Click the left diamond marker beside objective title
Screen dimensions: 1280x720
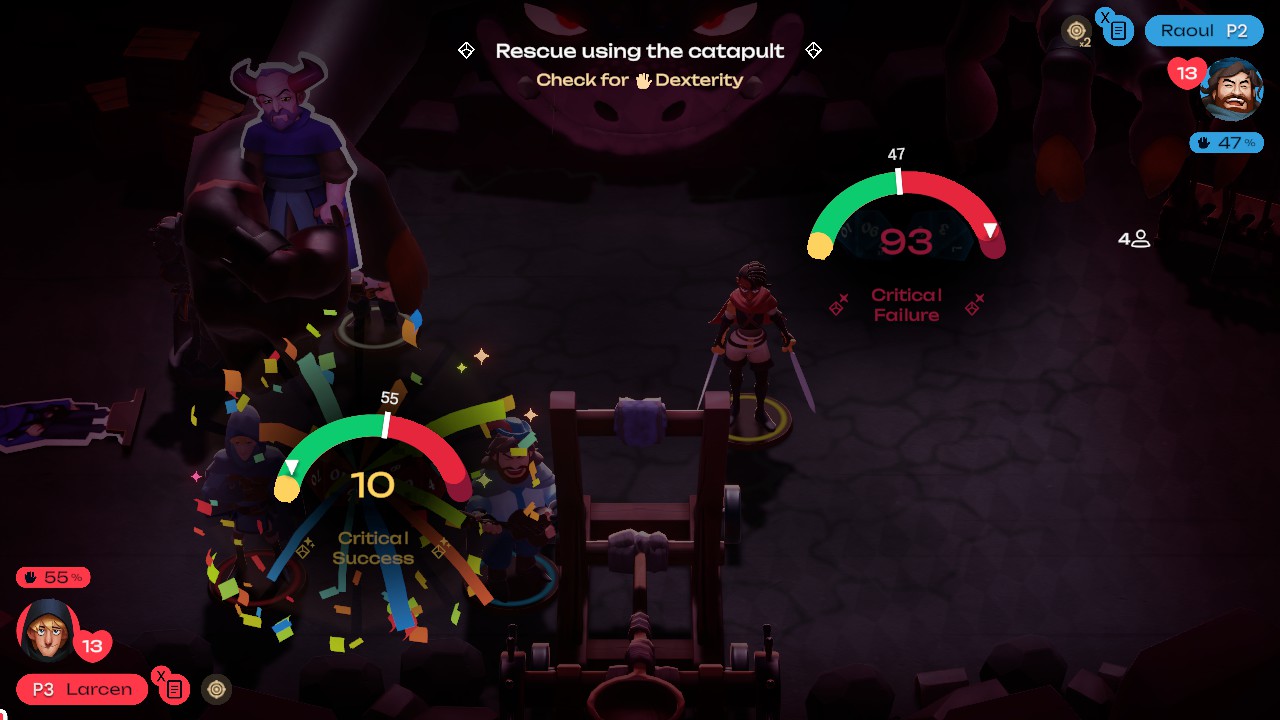[x=465, y=49]
